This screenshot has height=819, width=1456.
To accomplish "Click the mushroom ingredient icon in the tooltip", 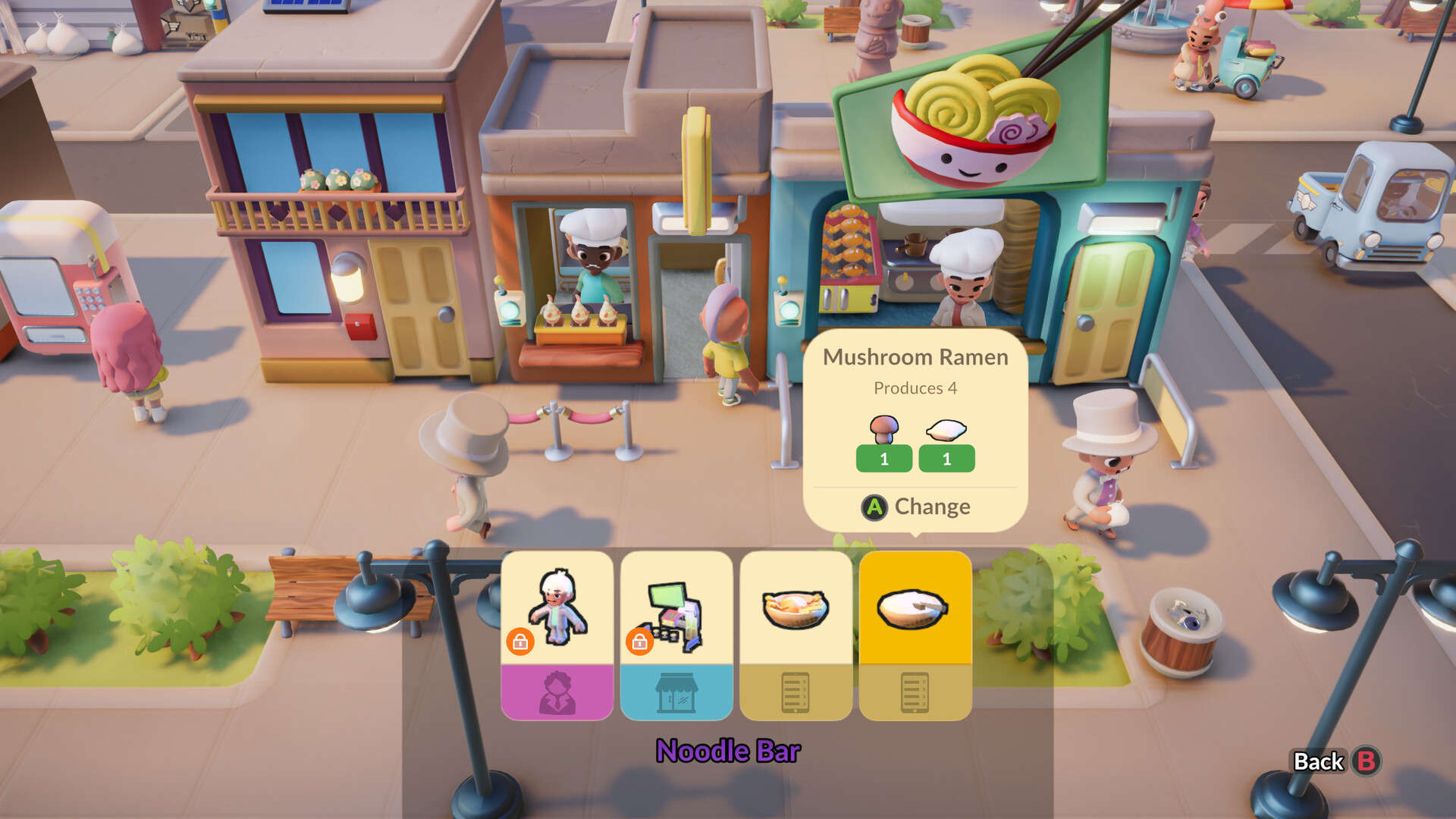I will coord(883,428).
